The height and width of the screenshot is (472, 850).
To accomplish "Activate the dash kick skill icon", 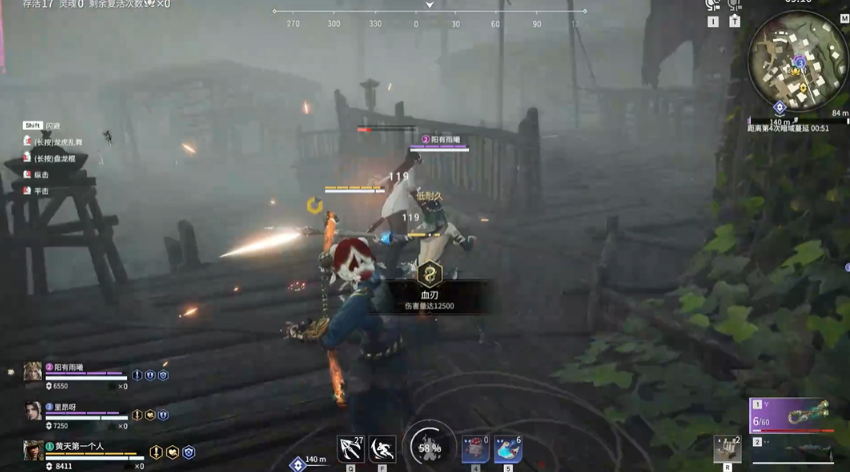I will (x=382, y=449).
